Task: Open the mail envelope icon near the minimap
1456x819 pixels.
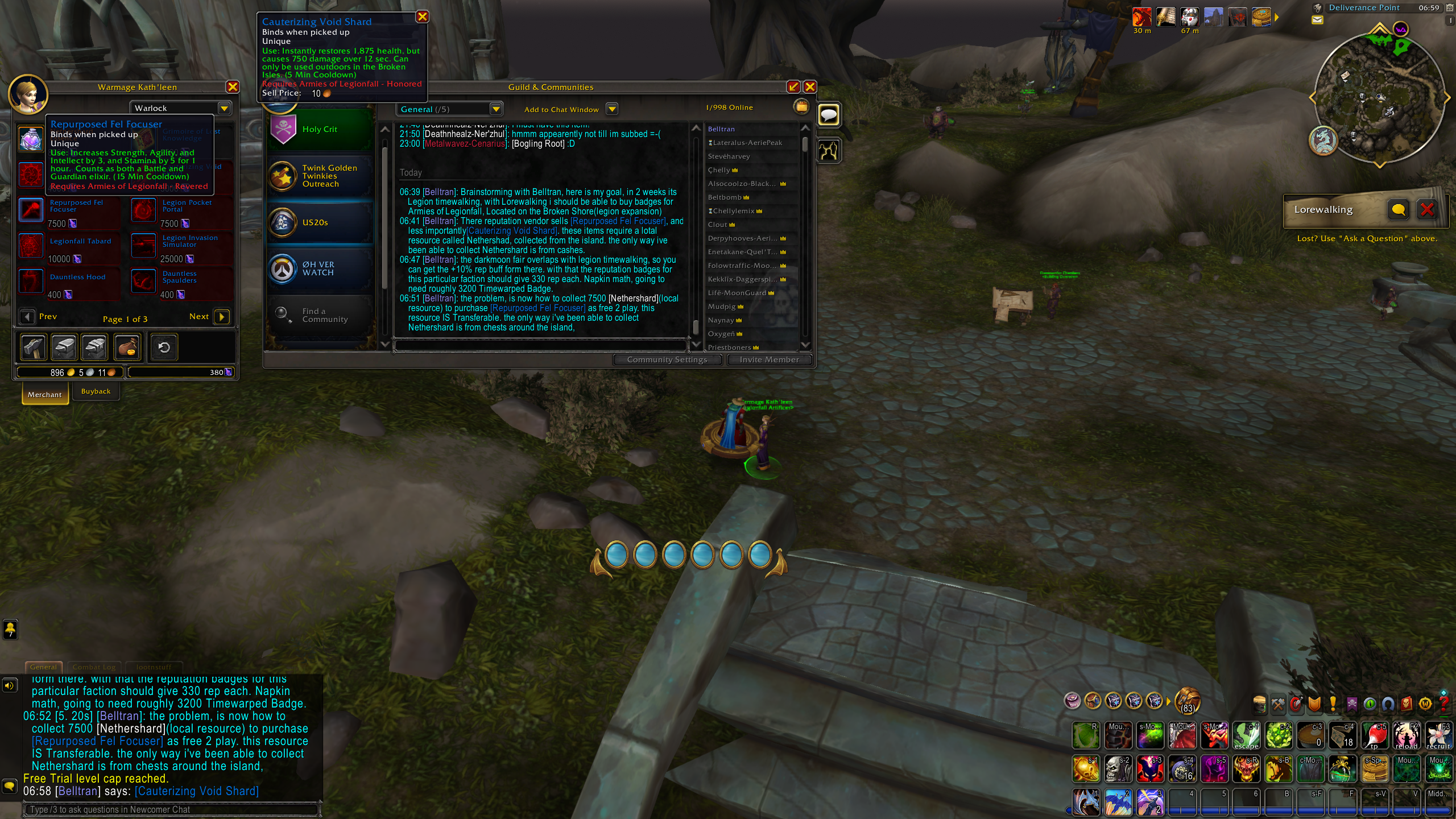Action: coord(1318,19)
